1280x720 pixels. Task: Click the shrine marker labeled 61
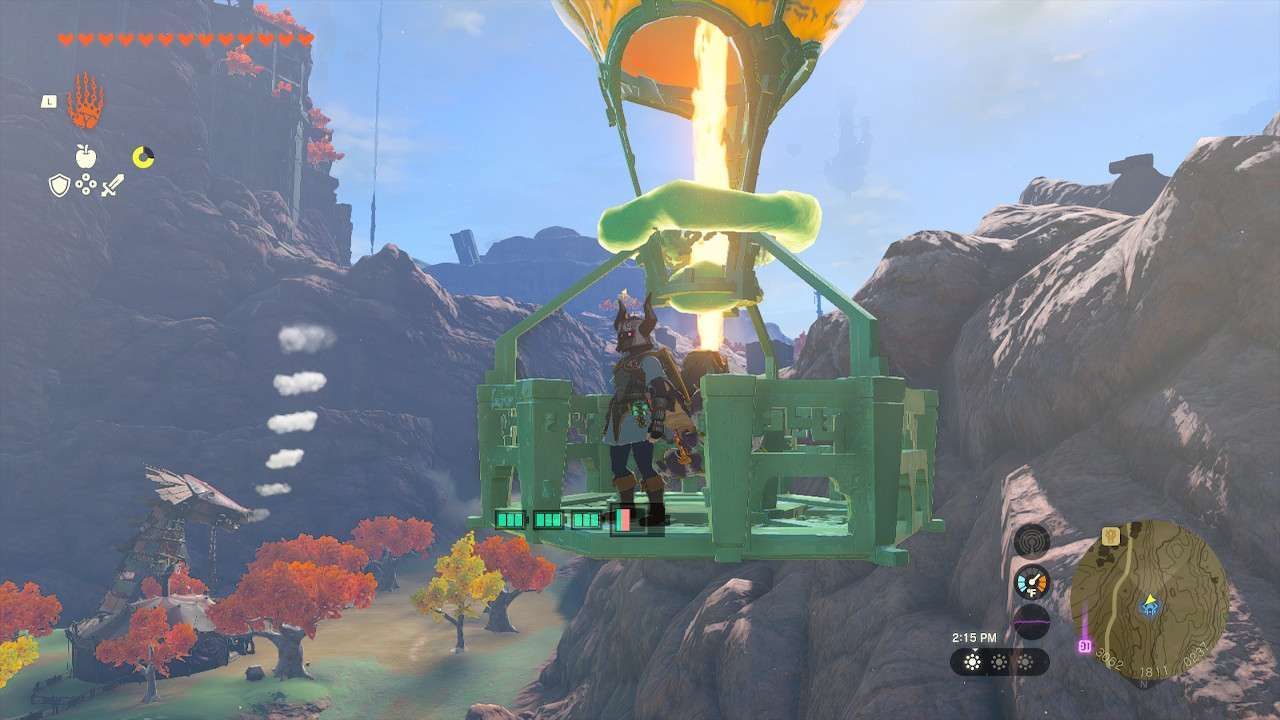tap(1084, 644)
